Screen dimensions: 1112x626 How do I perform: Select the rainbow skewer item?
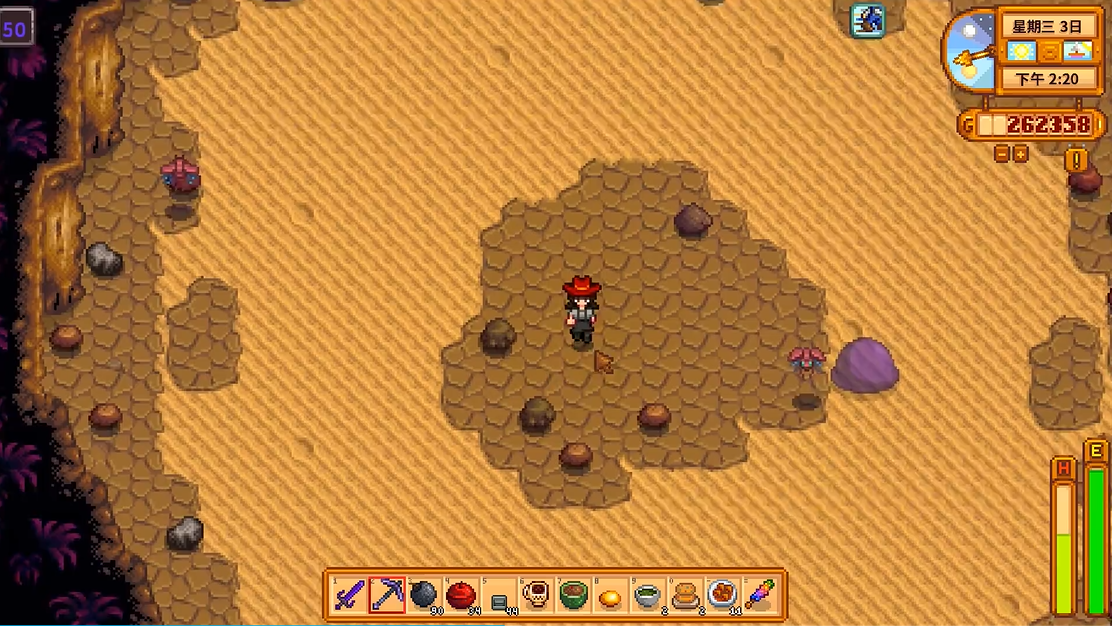coord(759,595)
